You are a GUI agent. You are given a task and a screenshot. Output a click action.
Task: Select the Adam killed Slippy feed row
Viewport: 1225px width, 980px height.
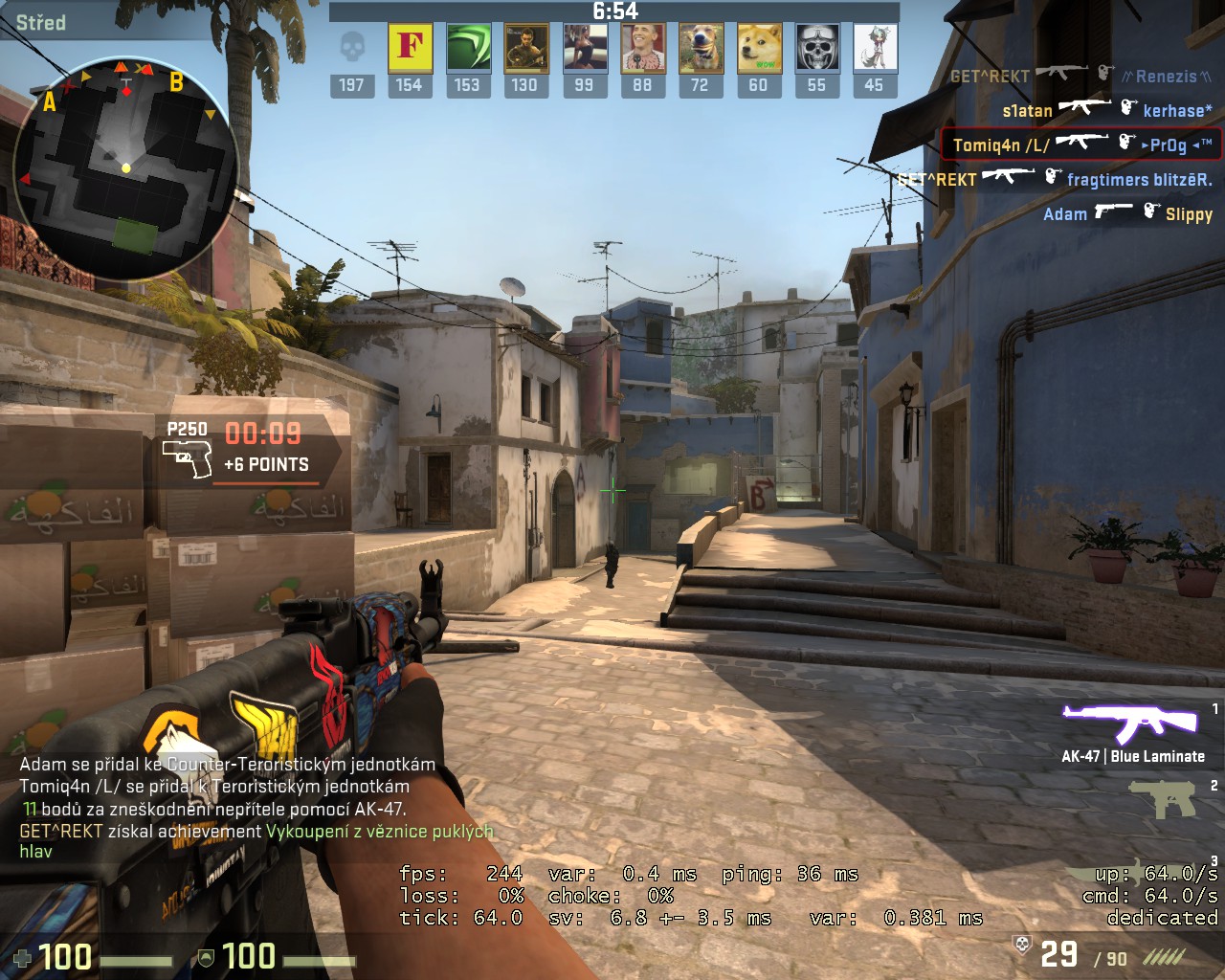pyautogui.click(x=1126, y=213)
